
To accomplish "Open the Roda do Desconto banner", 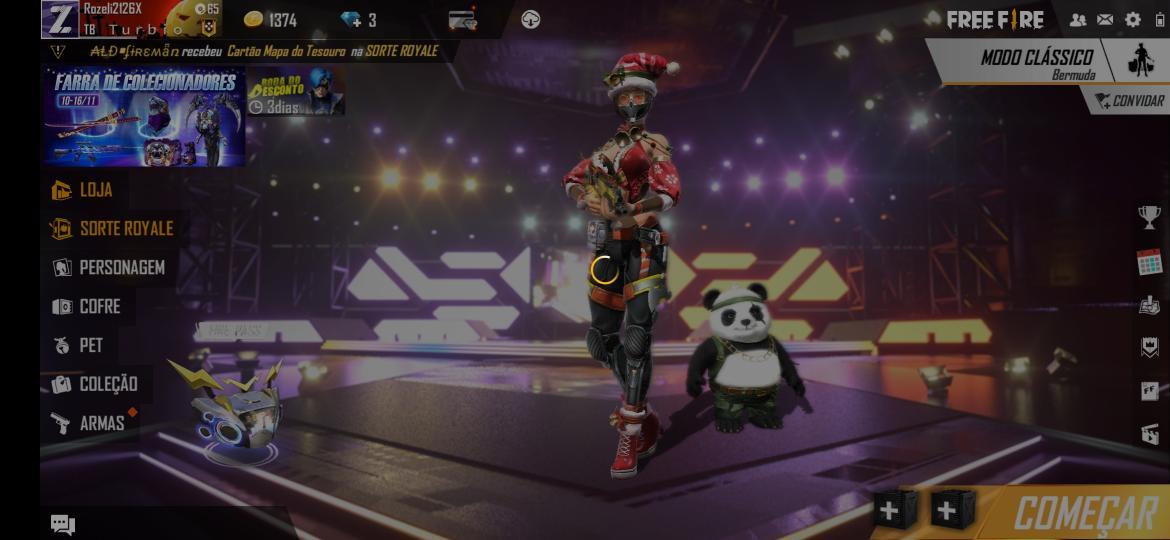I will click(296, 92).
